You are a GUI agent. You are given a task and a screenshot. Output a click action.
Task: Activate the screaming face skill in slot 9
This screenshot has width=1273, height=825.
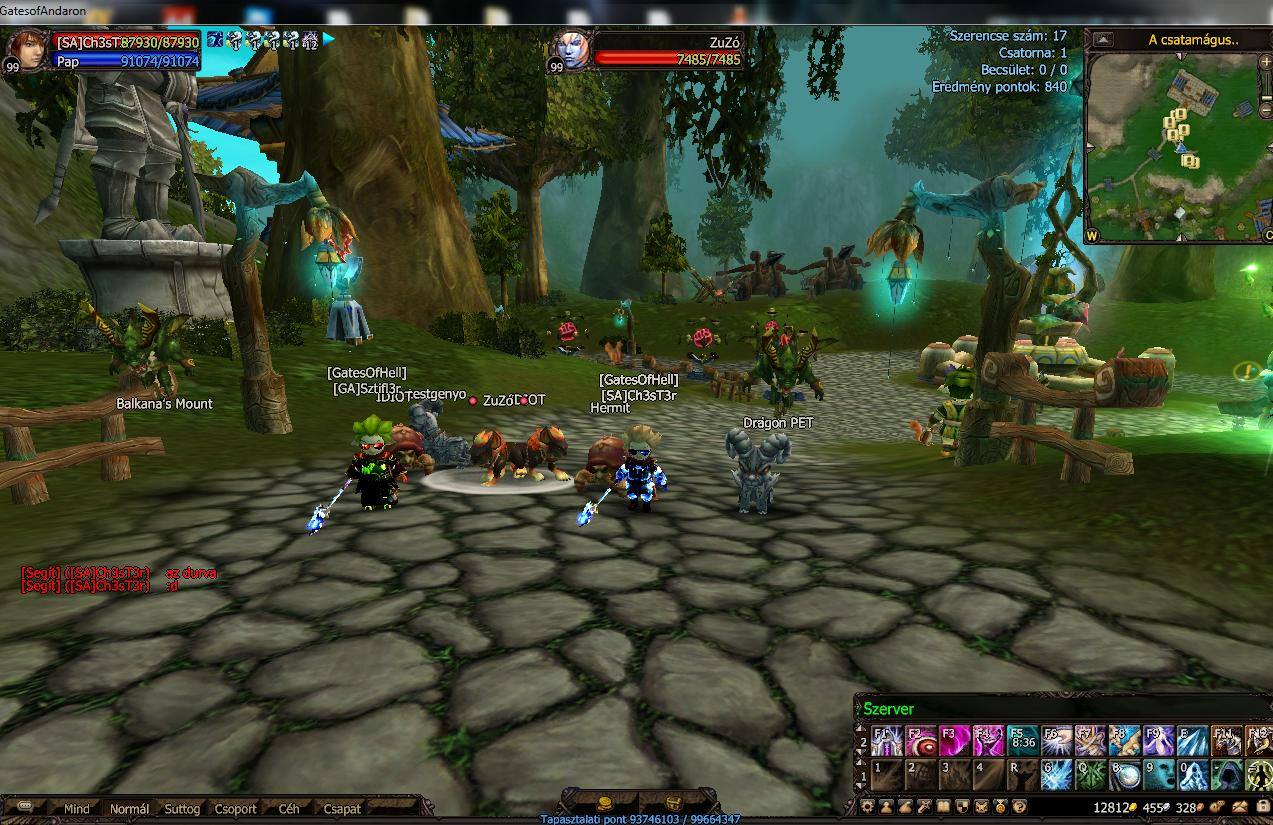(x=1159, y=775)
